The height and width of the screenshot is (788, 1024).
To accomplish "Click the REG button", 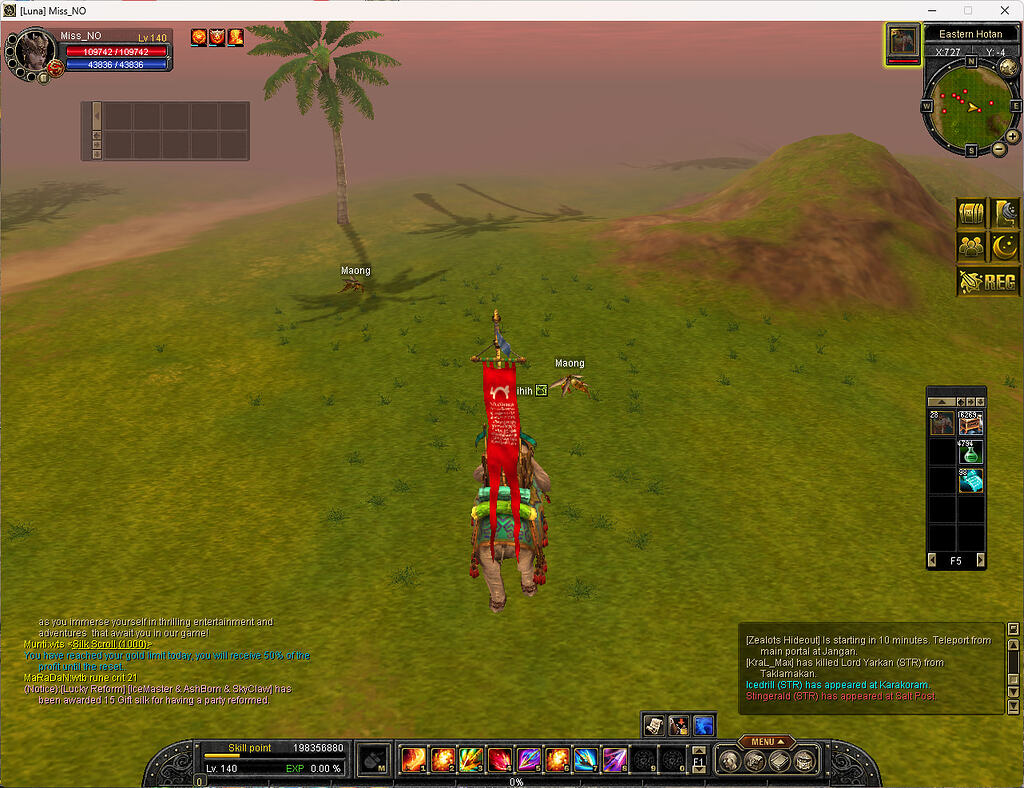I will (988, 283).
